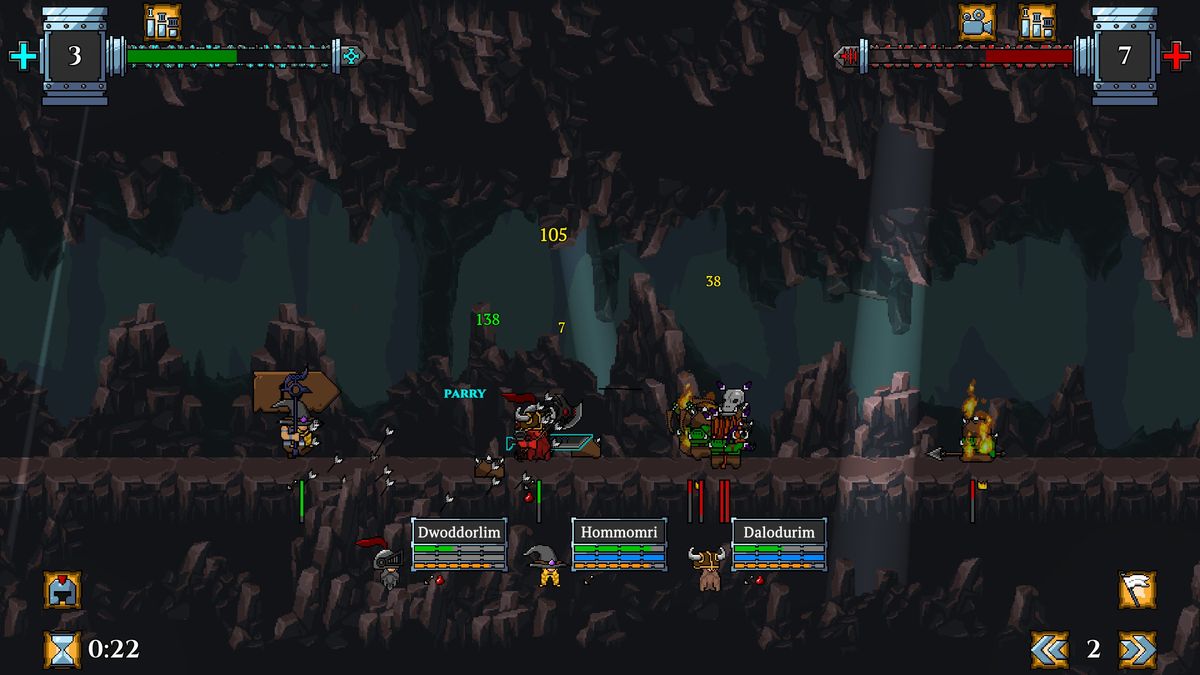This screenshot has height=675, width=1200.
Task: Click the camera icon by the enemy bar
Action: click(977, 22)
